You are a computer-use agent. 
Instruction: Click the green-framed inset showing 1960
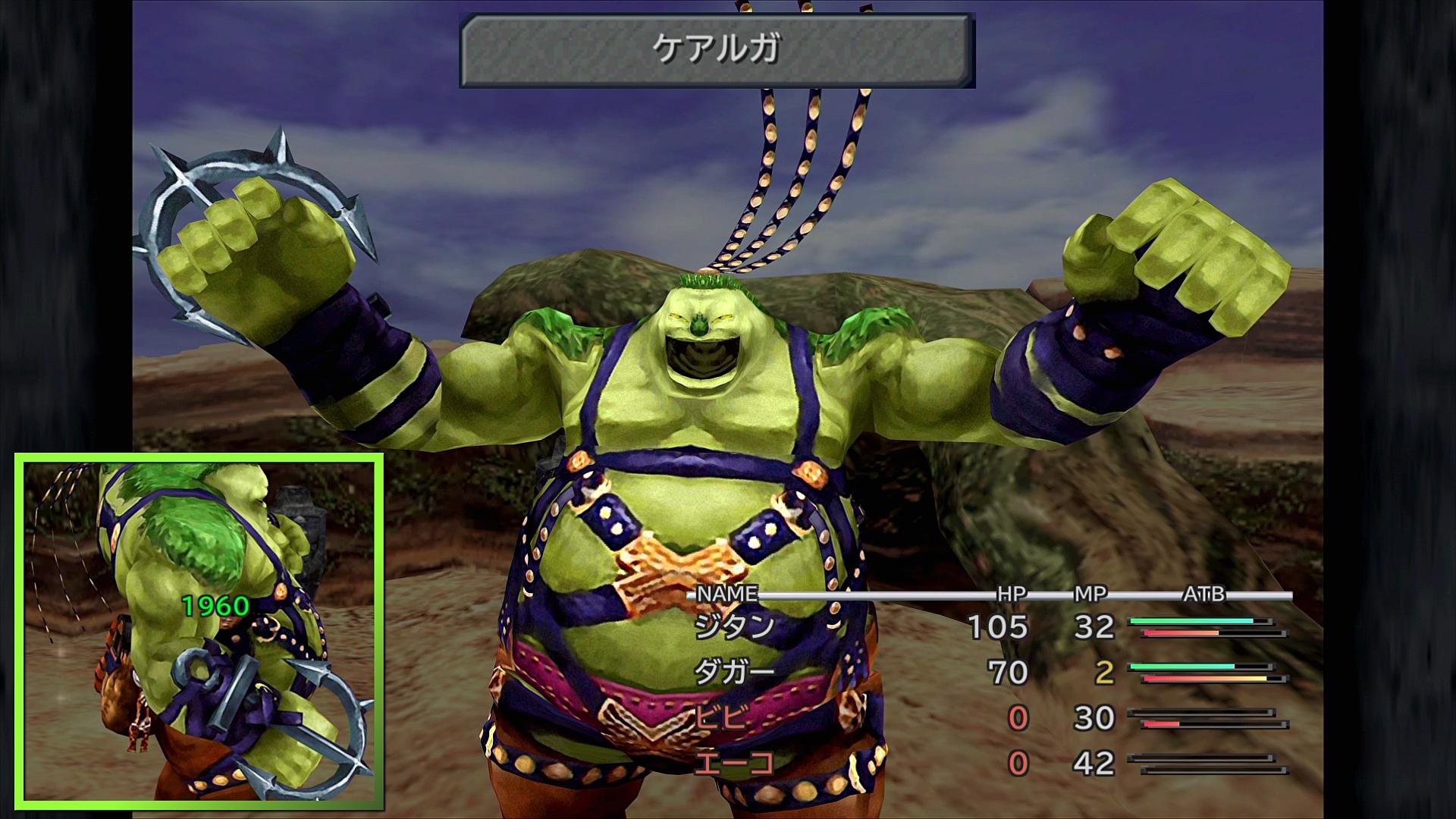[199, 632]
